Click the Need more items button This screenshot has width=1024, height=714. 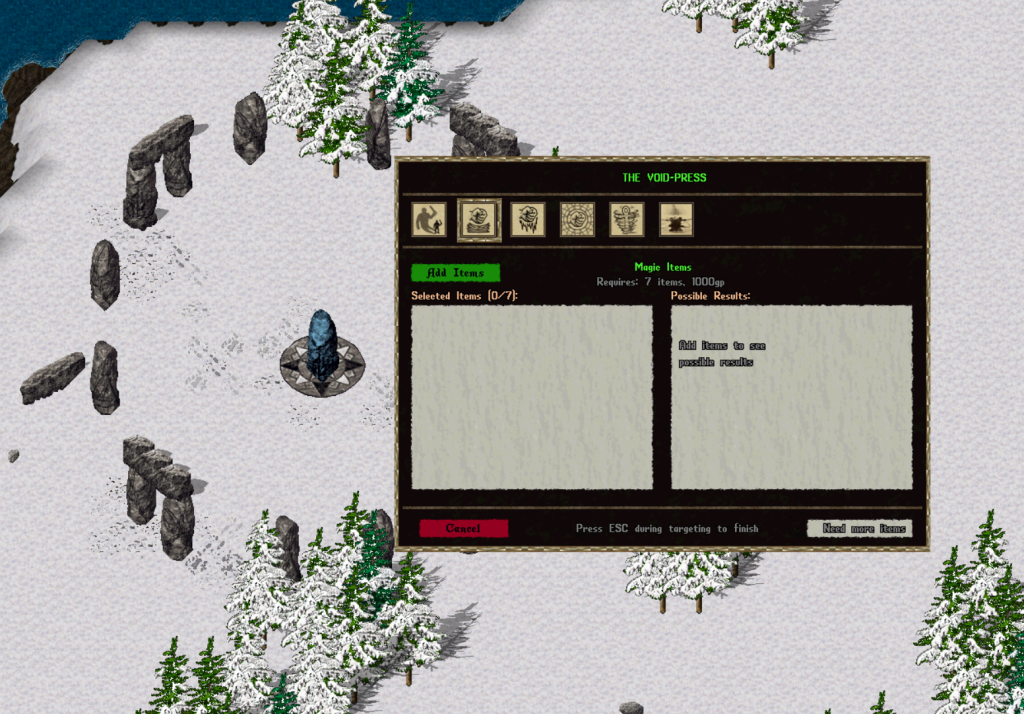click(x=859, y=528)
